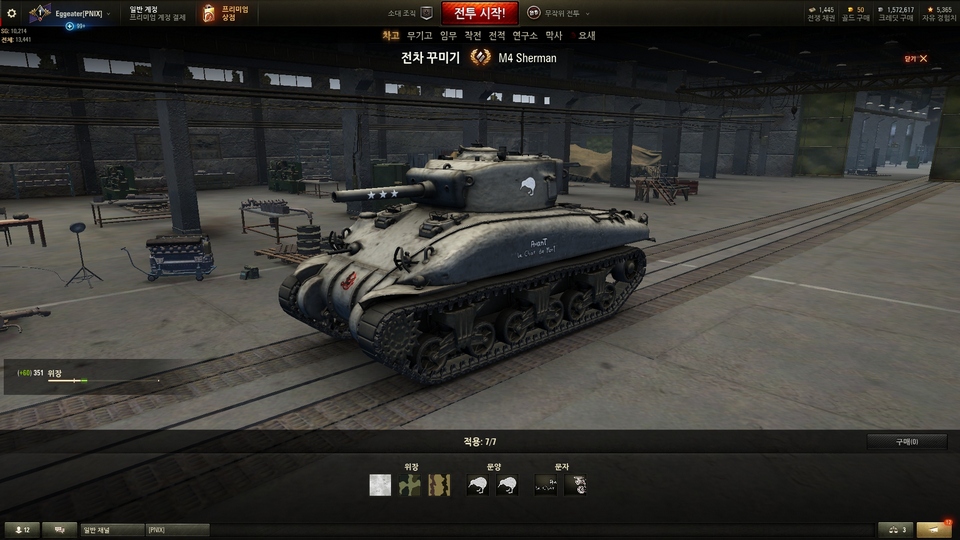960x540 pixels.
Task: Switch to the 임무 missions tab
Action: [x=449, y=35]
